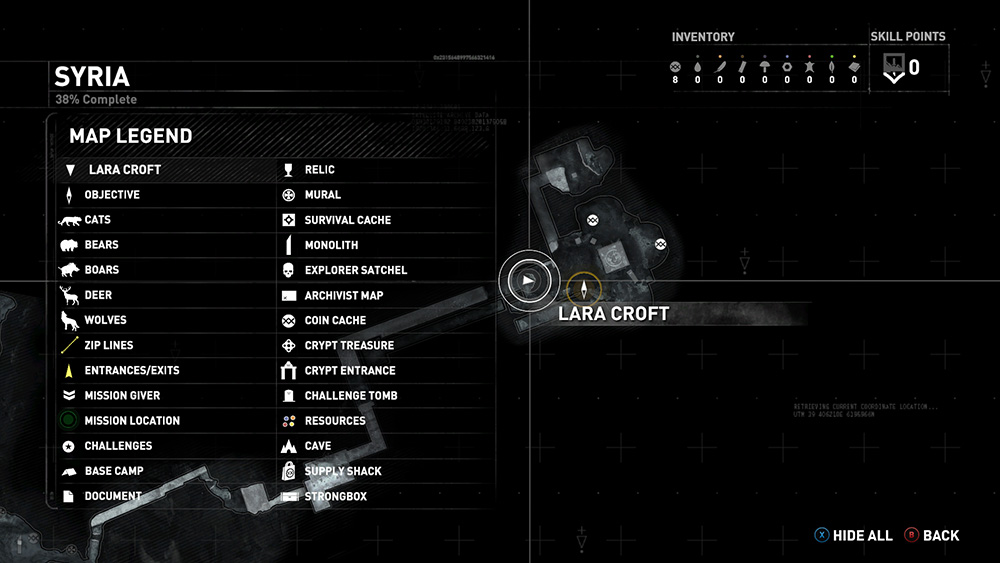1000x563 pixels.
Task: Toggle the Relic legend entry
Action: coord(320,170)
